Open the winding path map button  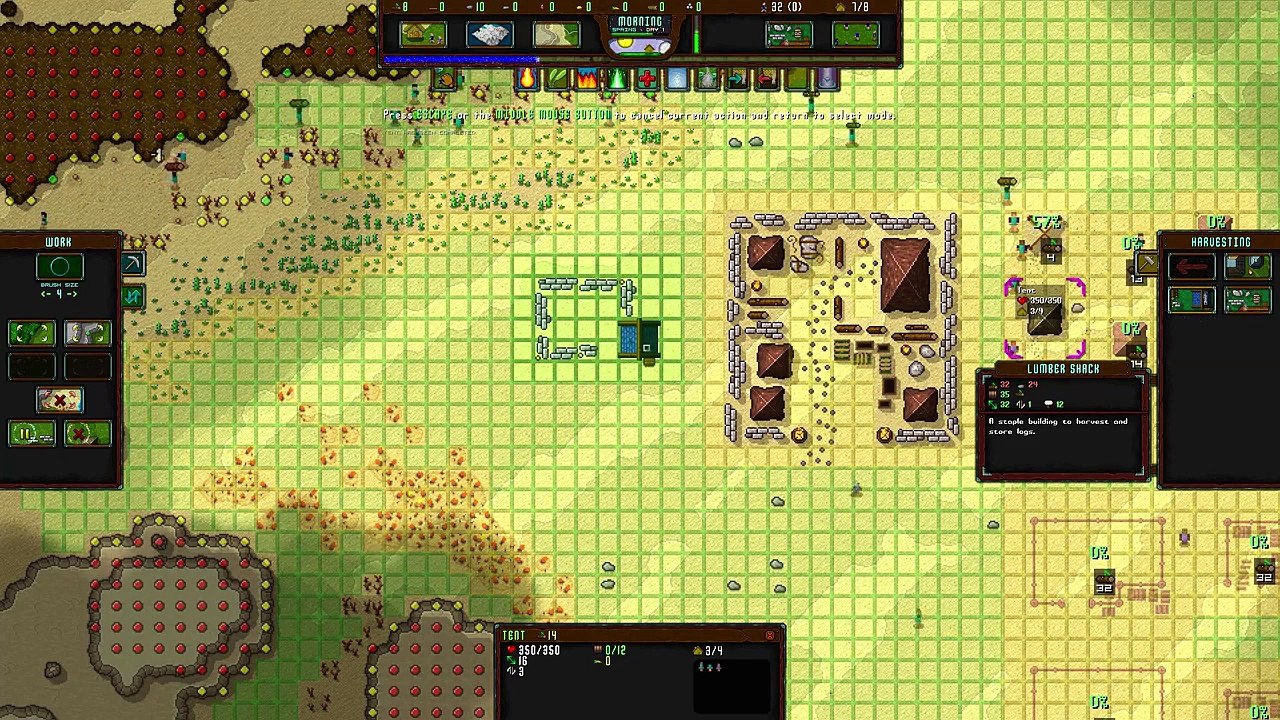556,35
